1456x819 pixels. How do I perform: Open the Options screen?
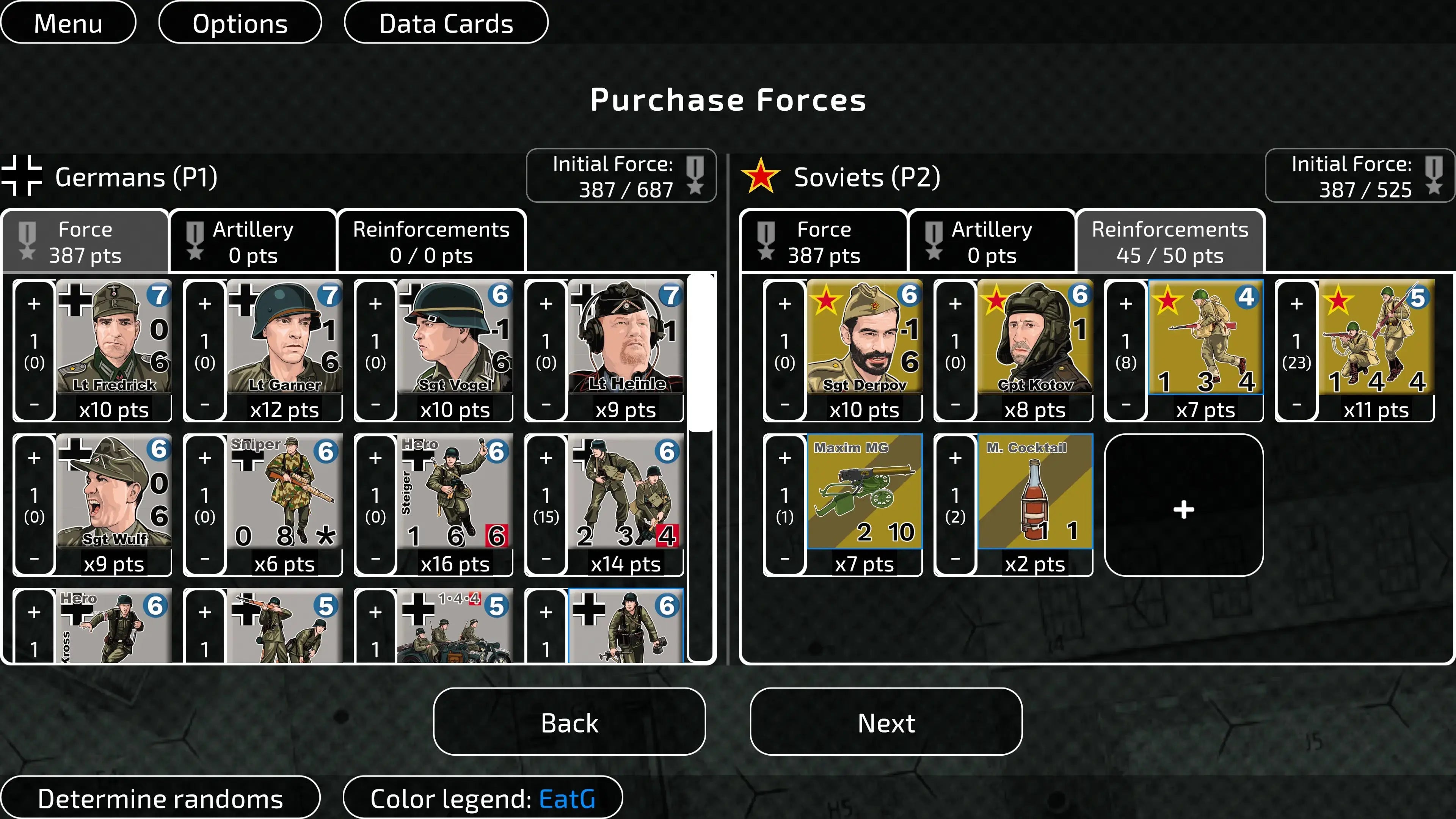pos(240,23)
